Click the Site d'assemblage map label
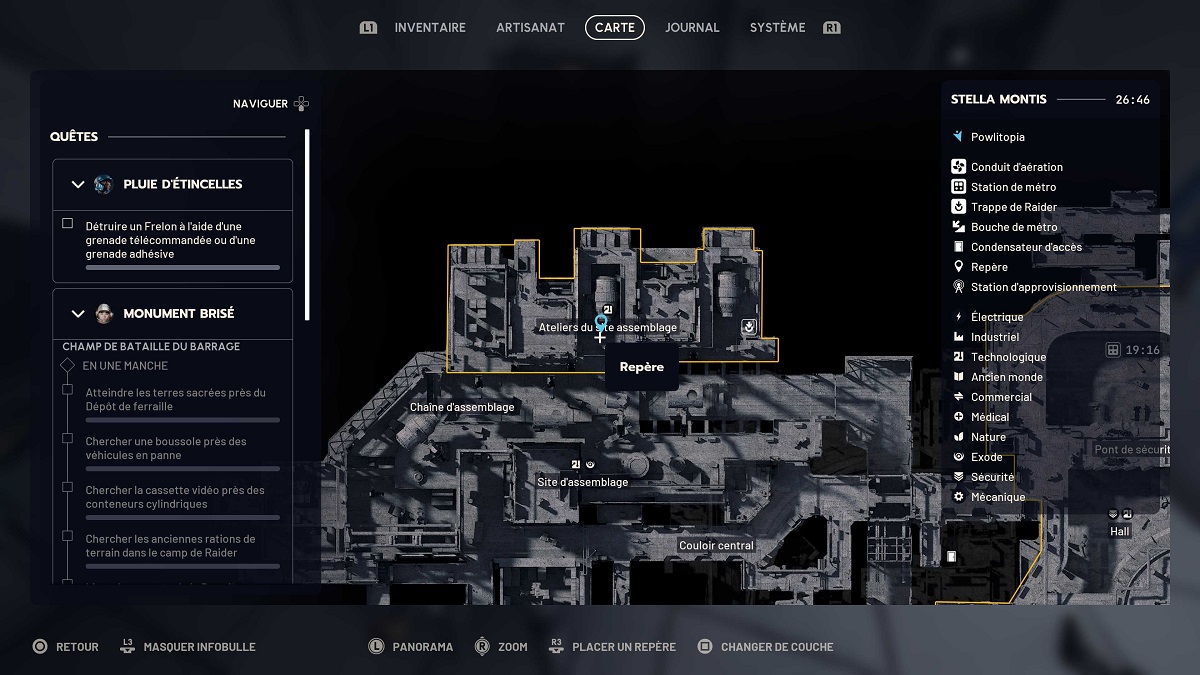Viewport: 1200px width, 675px height. (x=582, y=482)
